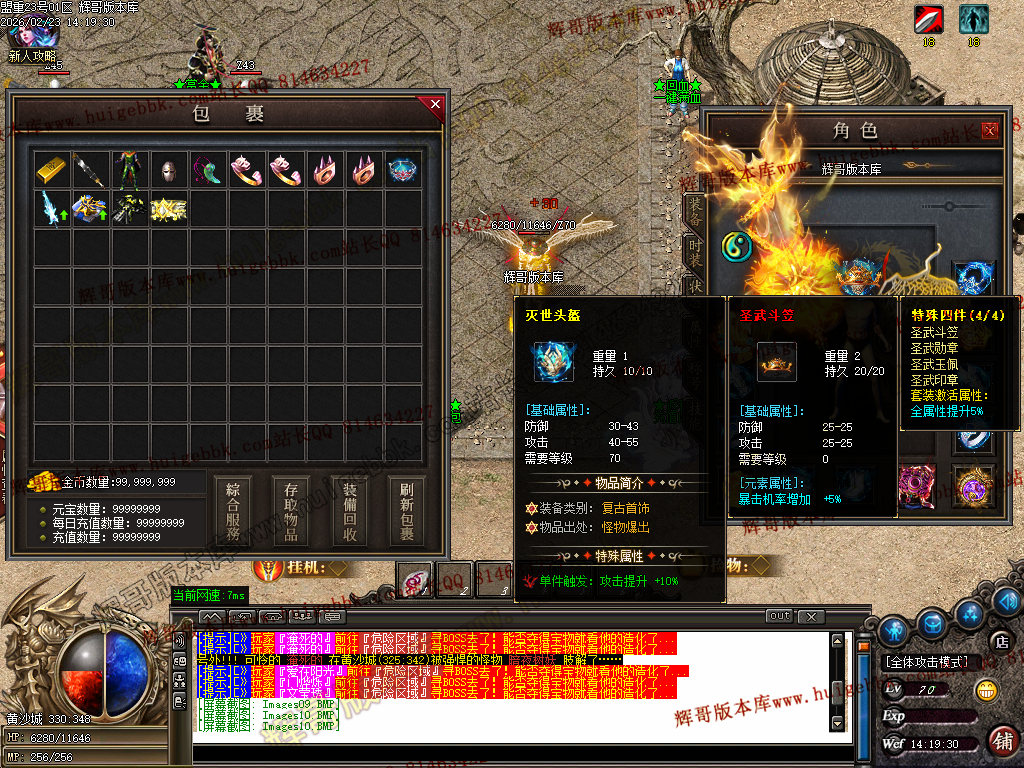Image resolution: width=1024 pixels, height=768 pixels.
Task: Click the 裝備回收 equipment recycle button
Action: click(349, 511)
